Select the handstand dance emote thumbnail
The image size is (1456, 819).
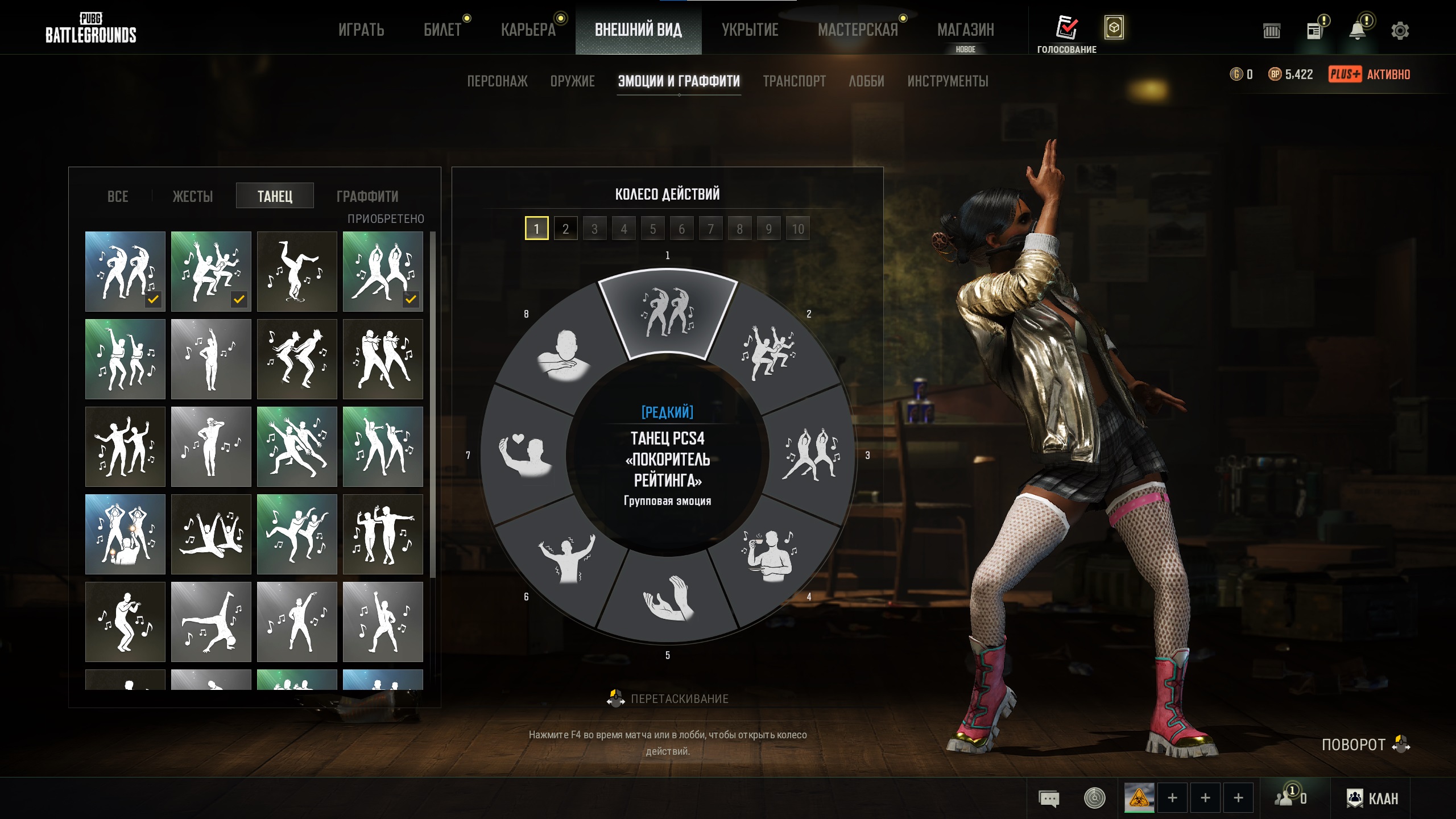pos(296,271)
